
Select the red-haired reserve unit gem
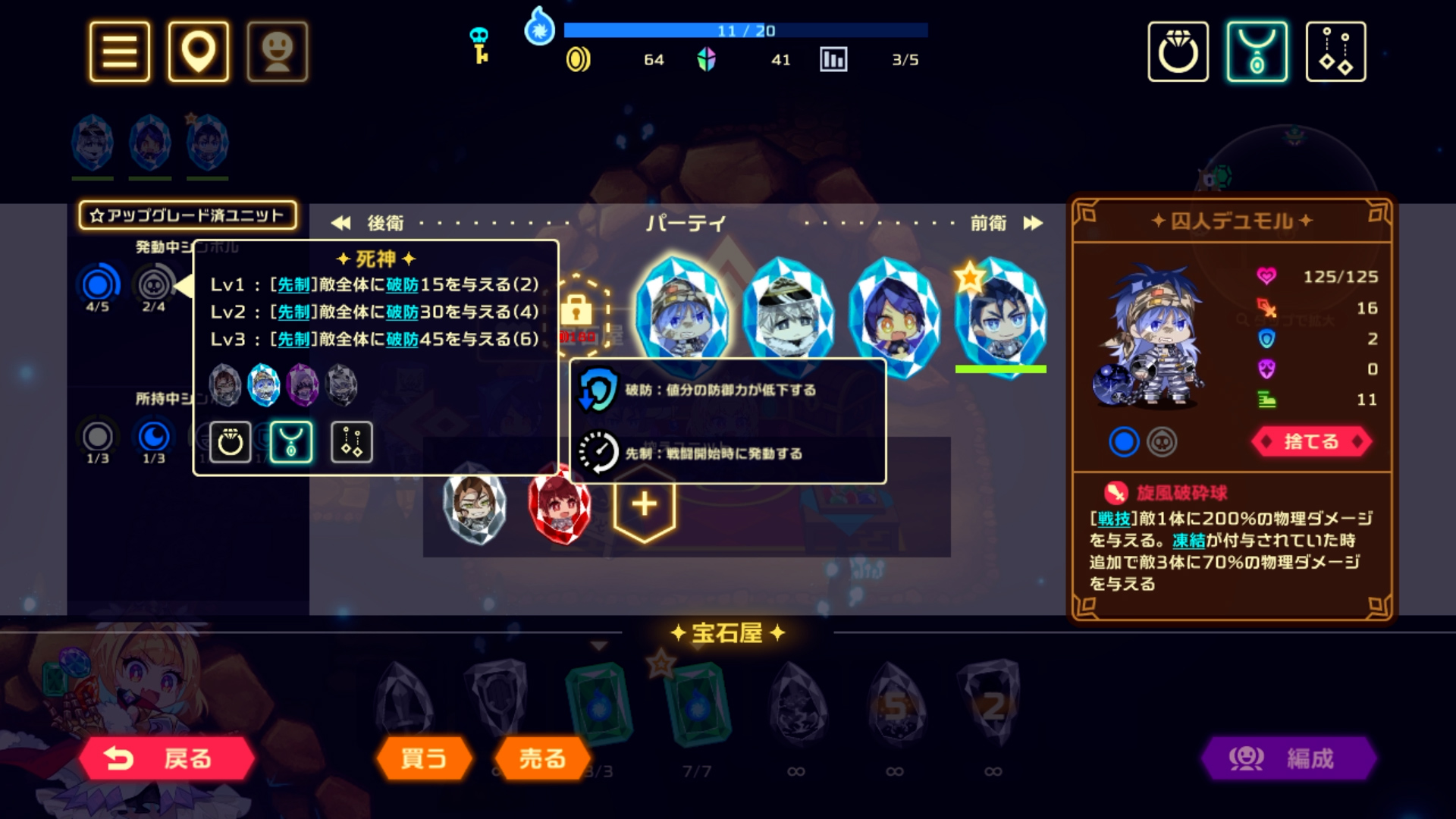pos(560,506)
